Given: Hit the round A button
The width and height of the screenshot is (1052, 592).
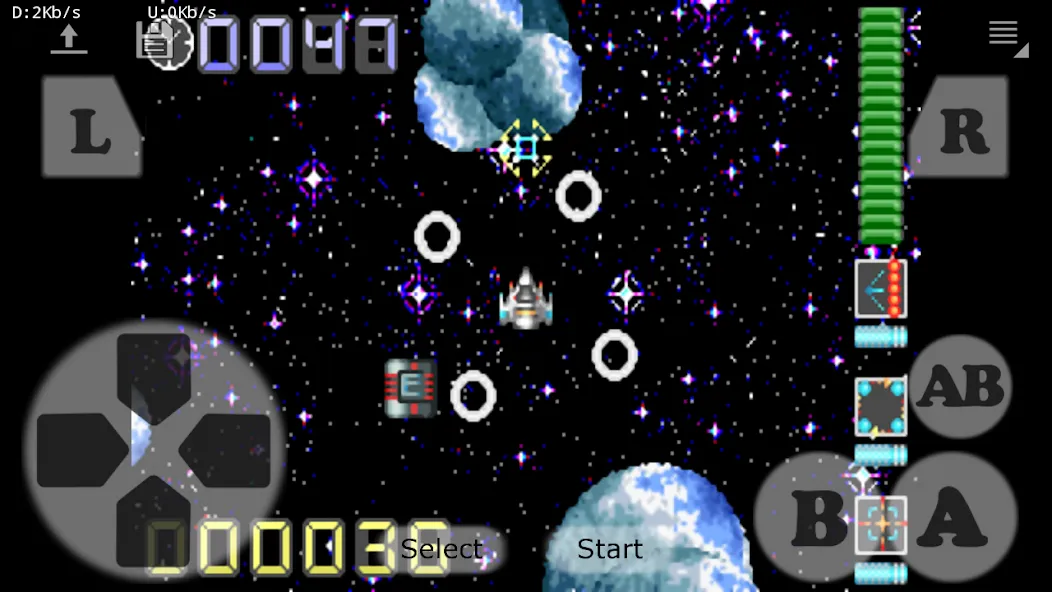Looking at the screenshot, I should click(x=953, y=516).
